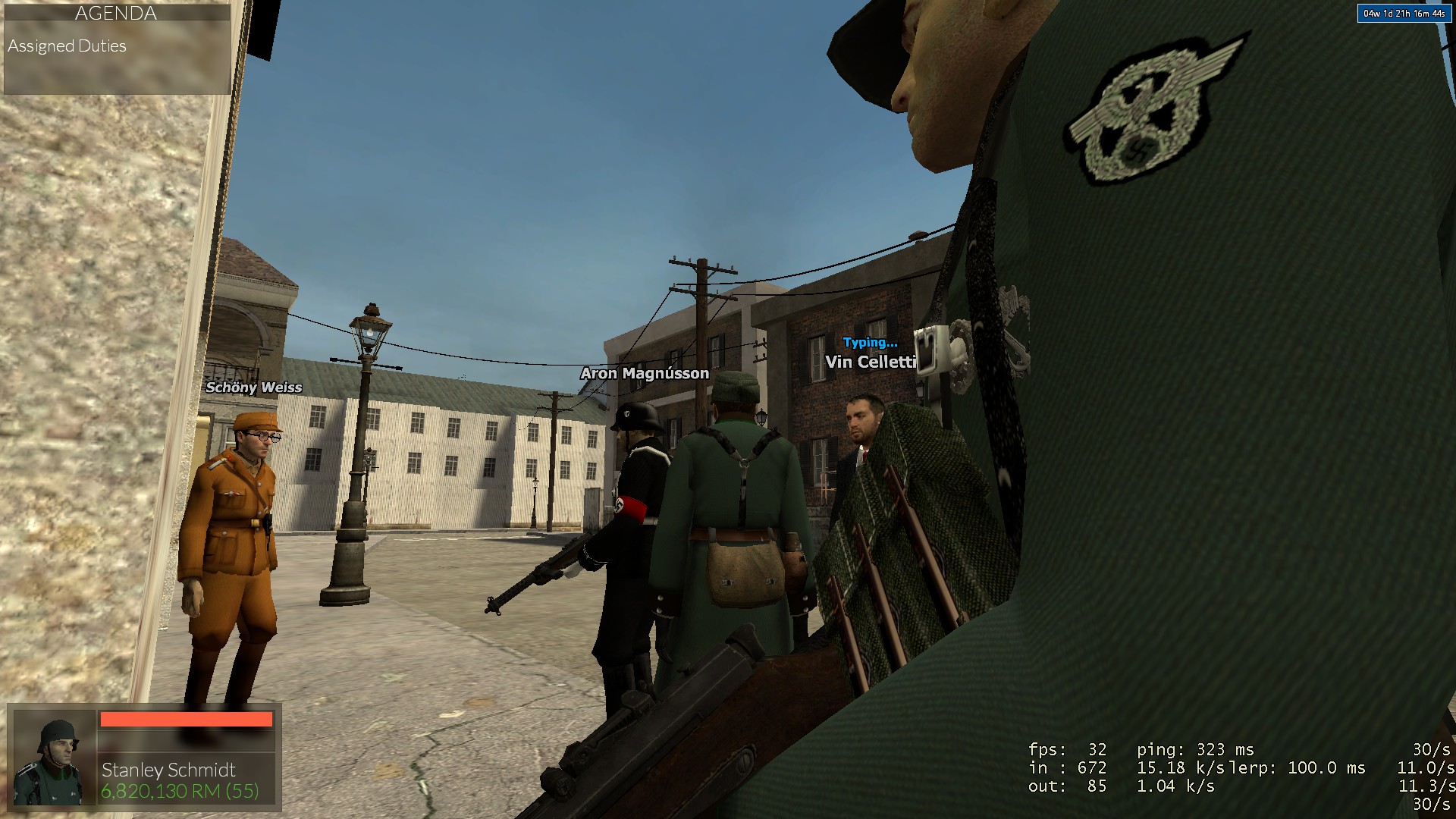Open the Agenda panel header
The width and height of the screenshot is (1456, 819).
(x=116, y=13)
